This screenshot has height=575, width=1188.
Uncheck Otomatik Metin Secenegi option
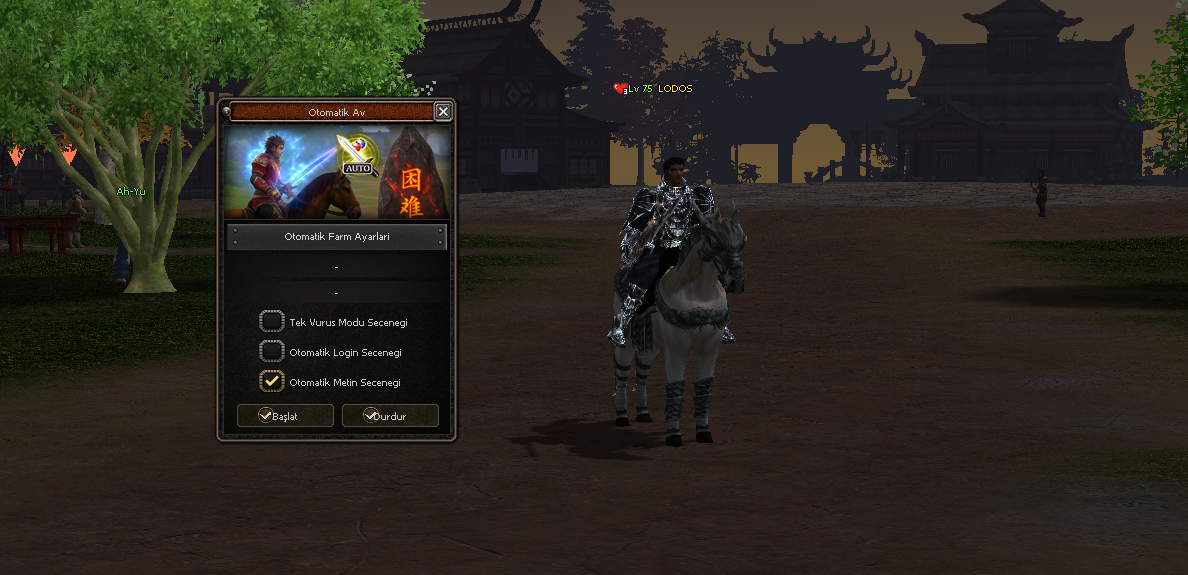pyautogui.click(x=272, y=381)
